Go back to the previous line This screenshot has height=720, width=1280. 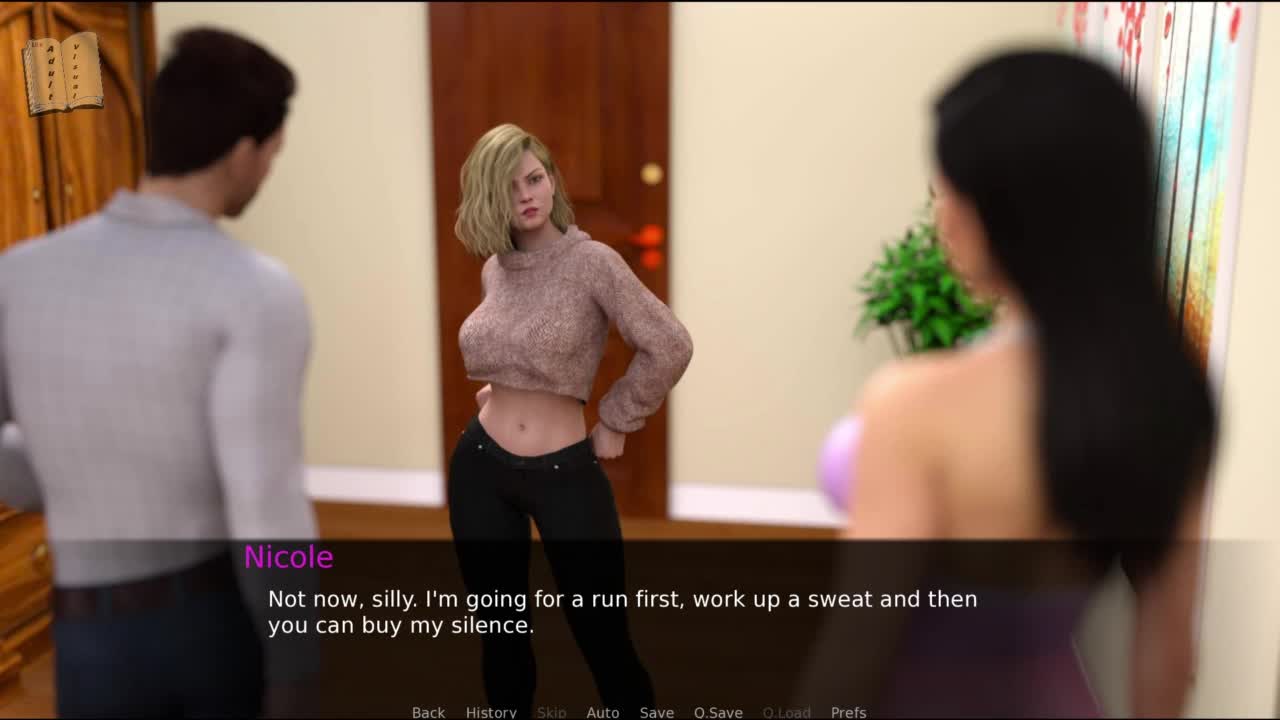coord(428,712)
